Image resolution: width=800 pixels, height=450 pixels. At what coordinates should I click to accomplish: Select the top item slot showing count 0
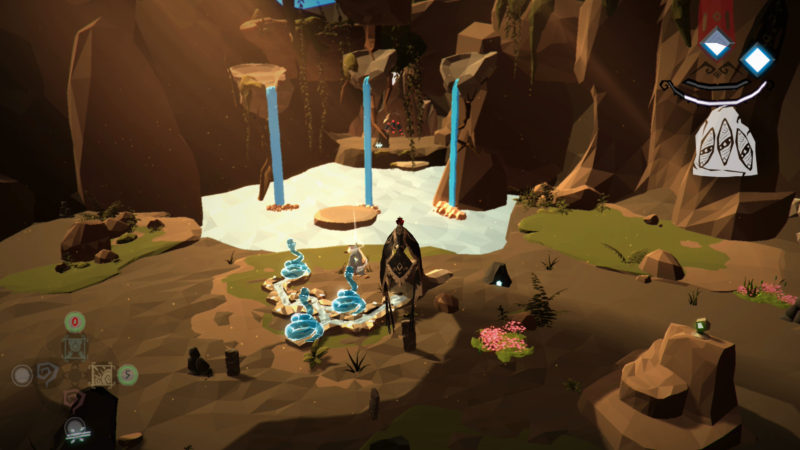point(75,346)
